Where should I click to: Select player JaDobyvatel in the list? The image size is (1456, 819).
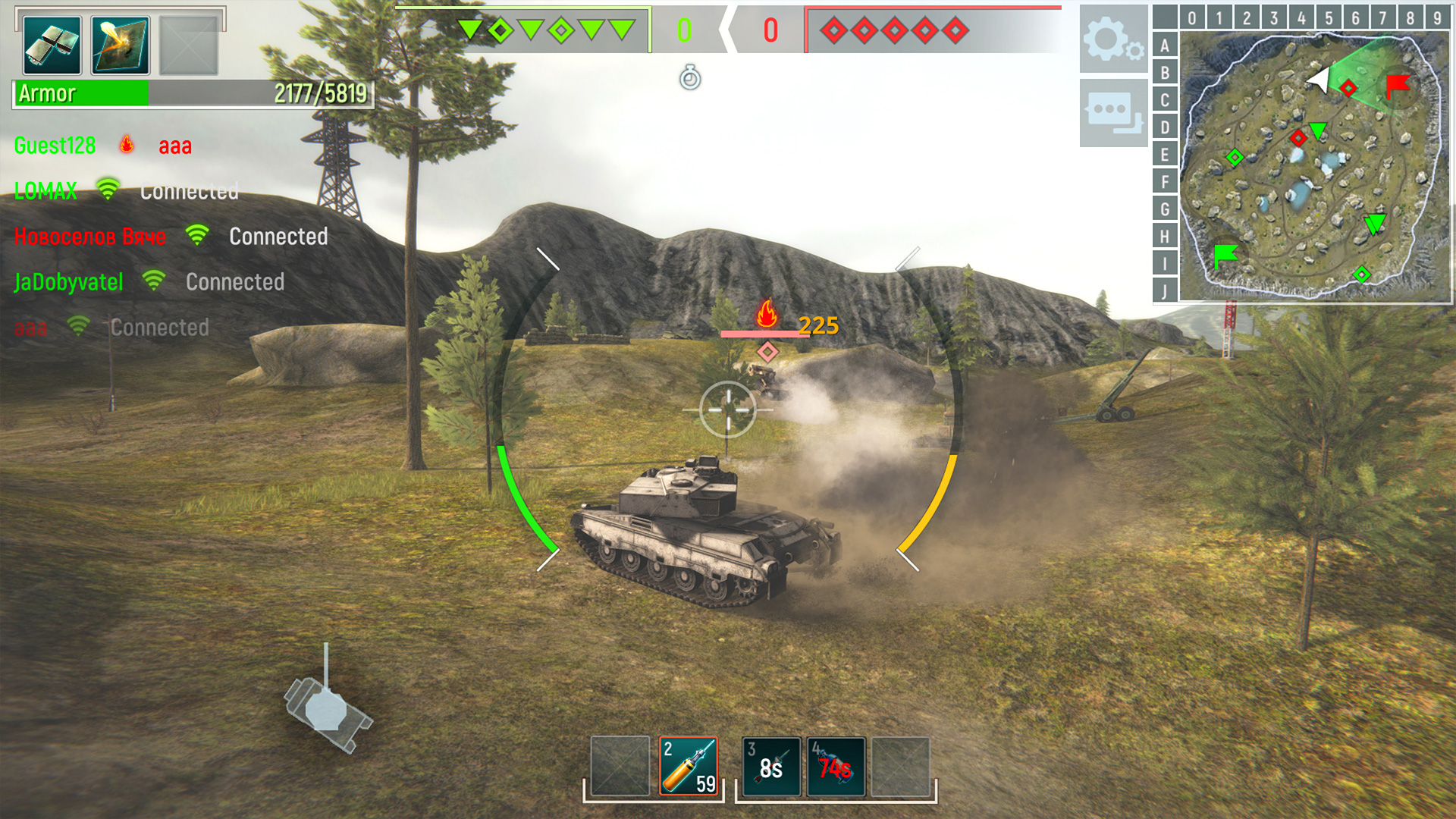point(68,282)
